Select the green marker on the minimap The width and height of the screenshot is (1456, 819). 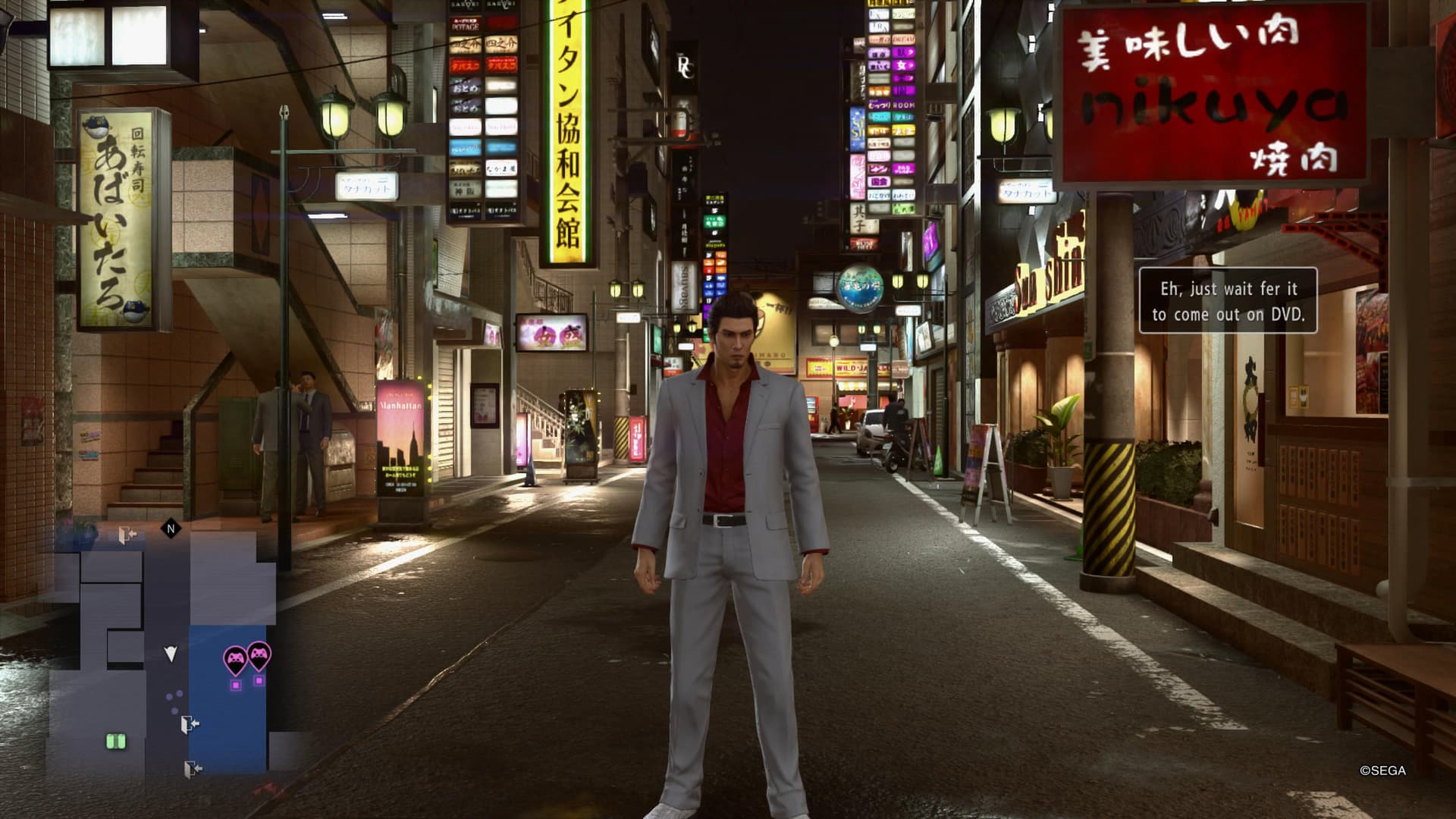115,742
